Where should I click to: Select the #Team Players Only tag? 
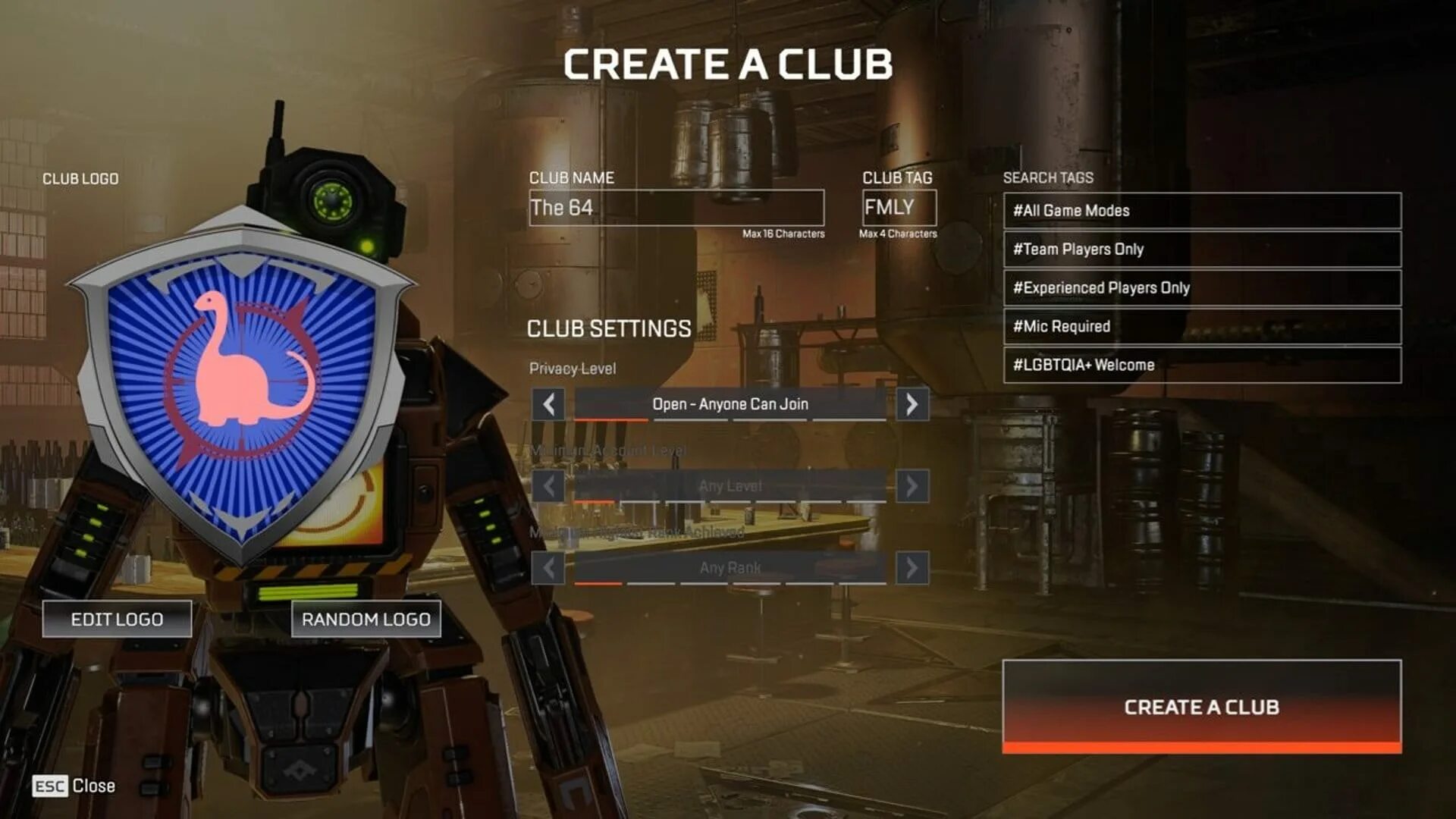pyautogui.click(x=1202, y=249)
